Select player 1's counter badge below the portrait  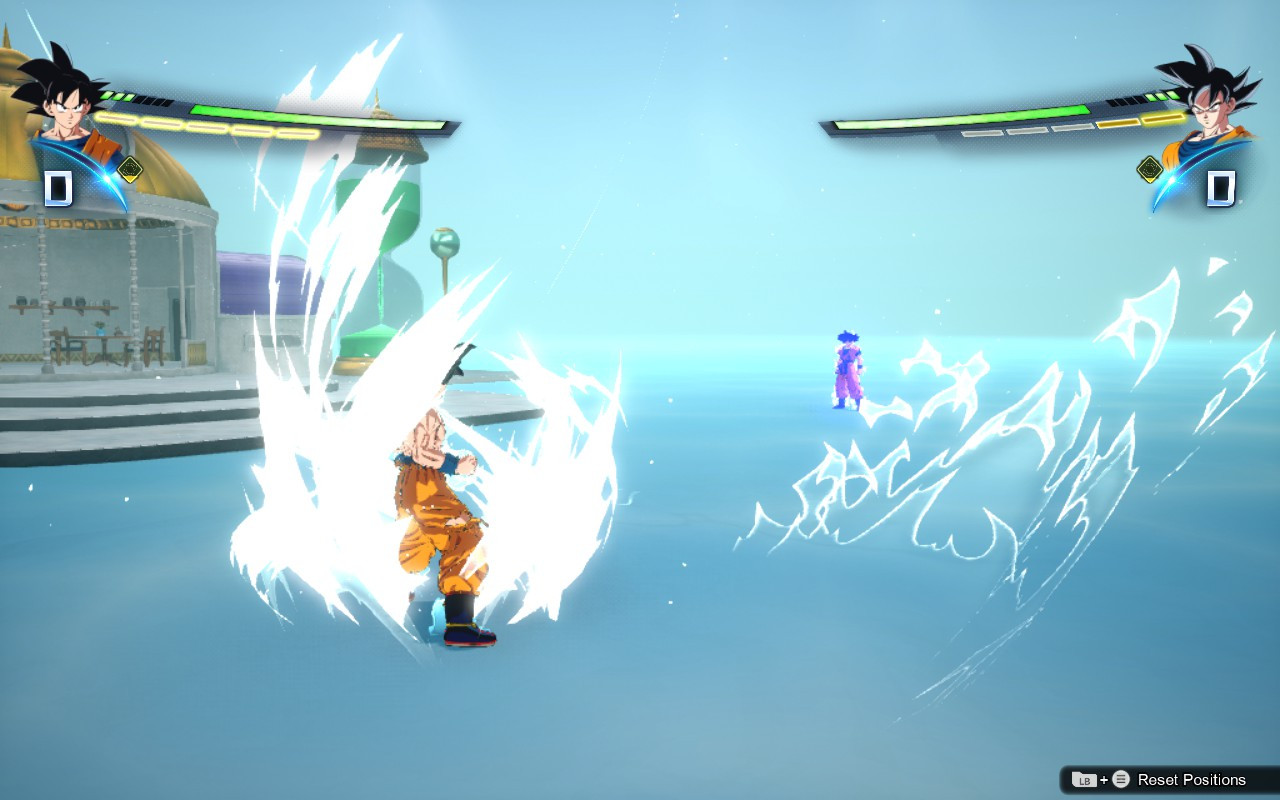(59, 186)
